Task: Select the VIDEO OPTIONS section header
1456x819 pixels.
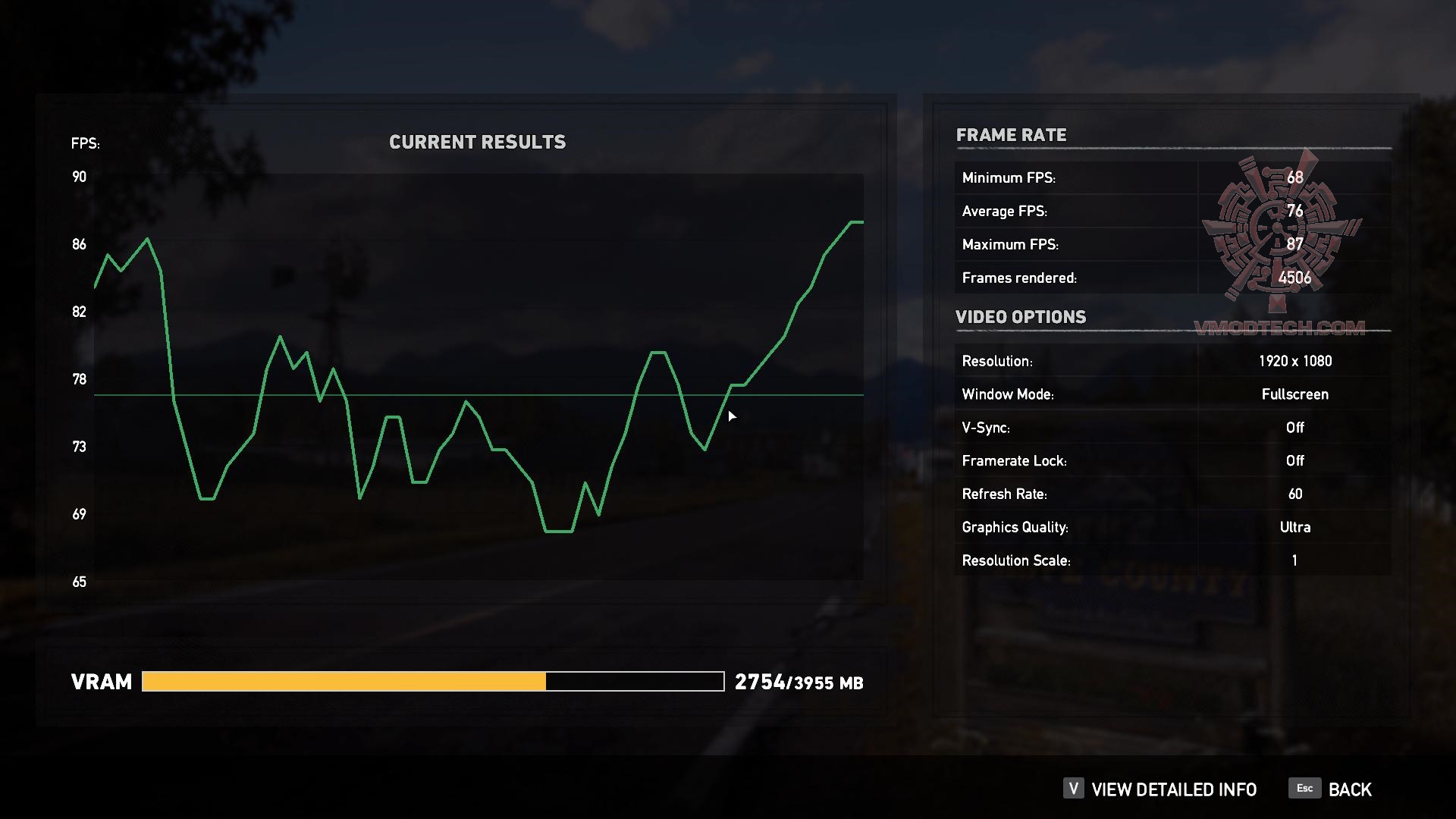Action: (1021, 317)
